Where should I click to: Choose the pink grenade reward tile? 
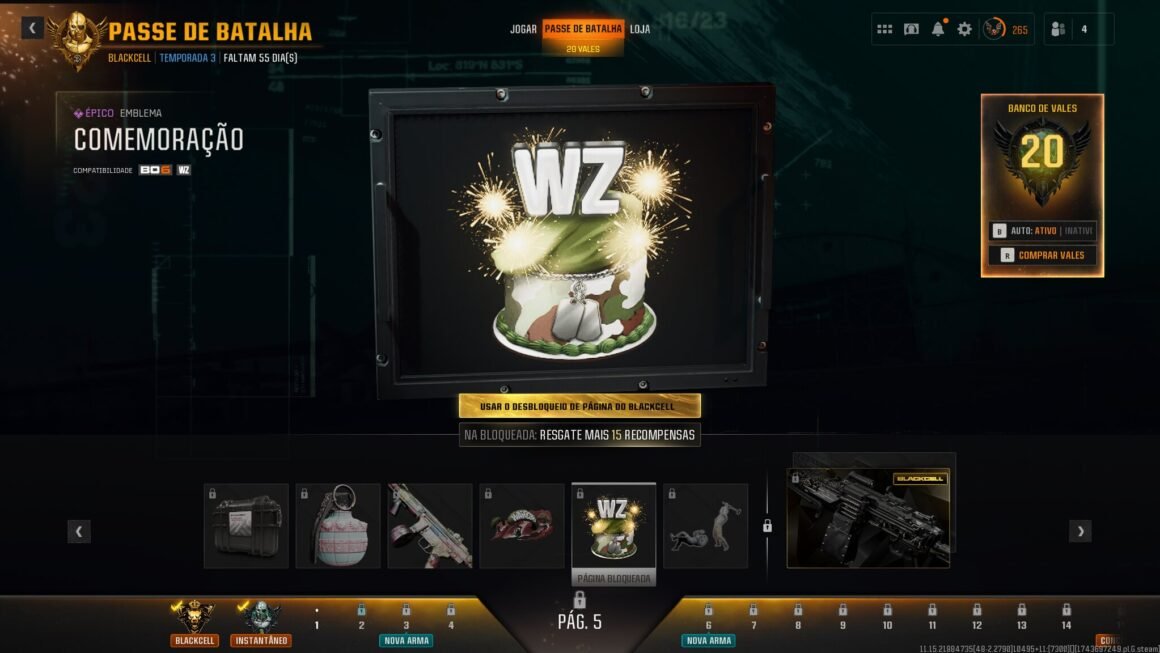pyautogui.click(x=338, y=526)
